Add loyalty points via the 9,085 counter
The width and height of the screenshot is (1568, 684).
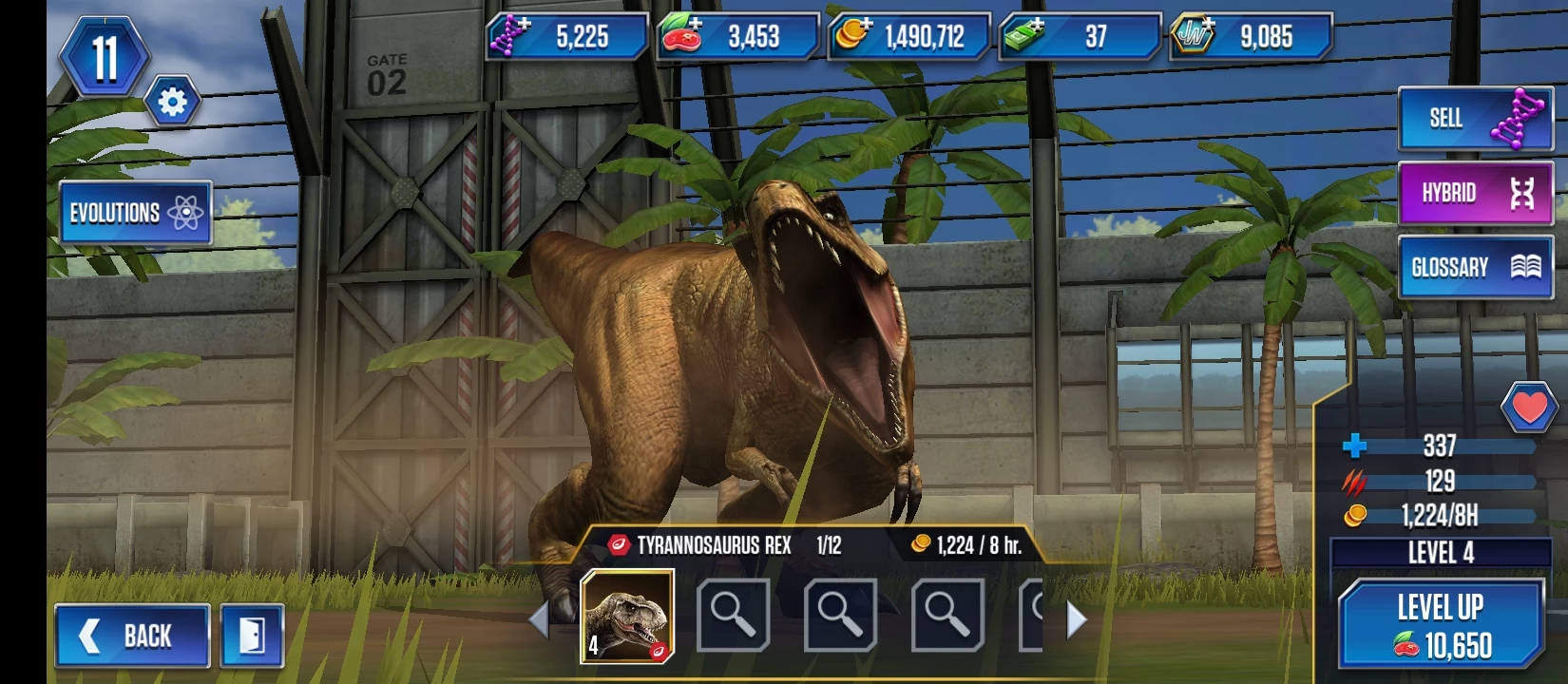point(1251,37)
